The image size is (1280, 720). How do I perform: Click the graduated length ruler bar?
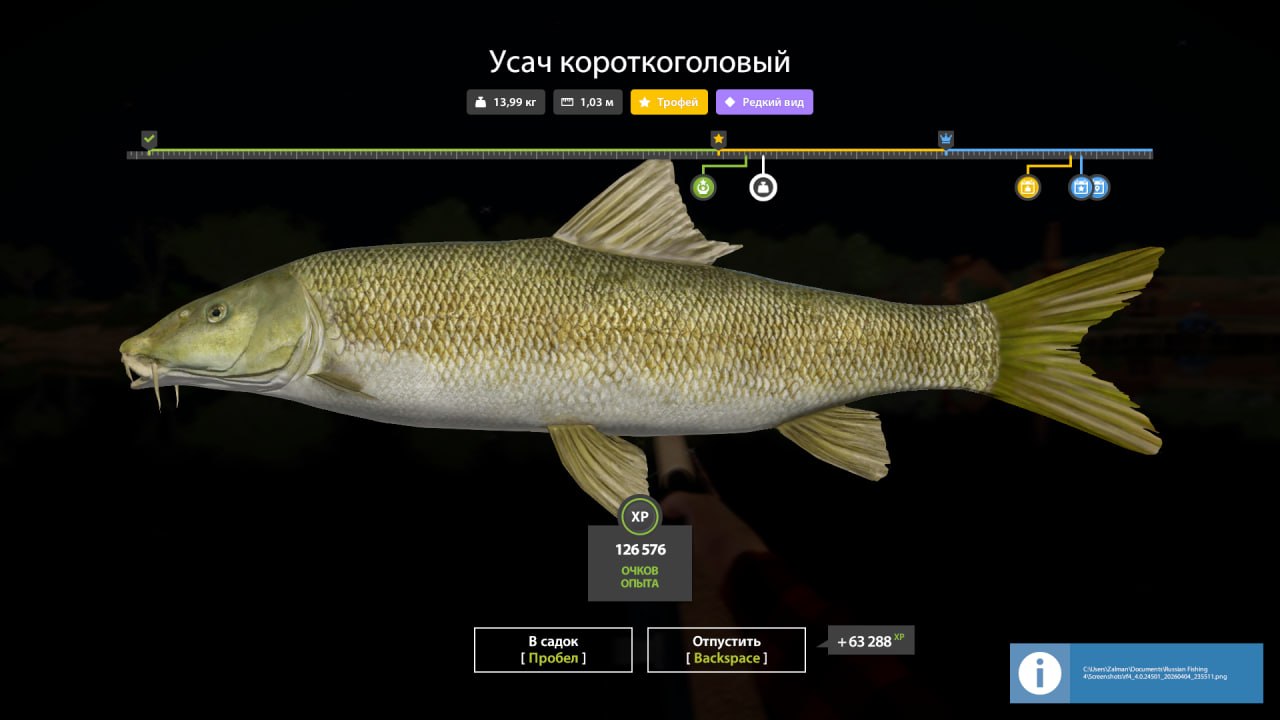640,153
